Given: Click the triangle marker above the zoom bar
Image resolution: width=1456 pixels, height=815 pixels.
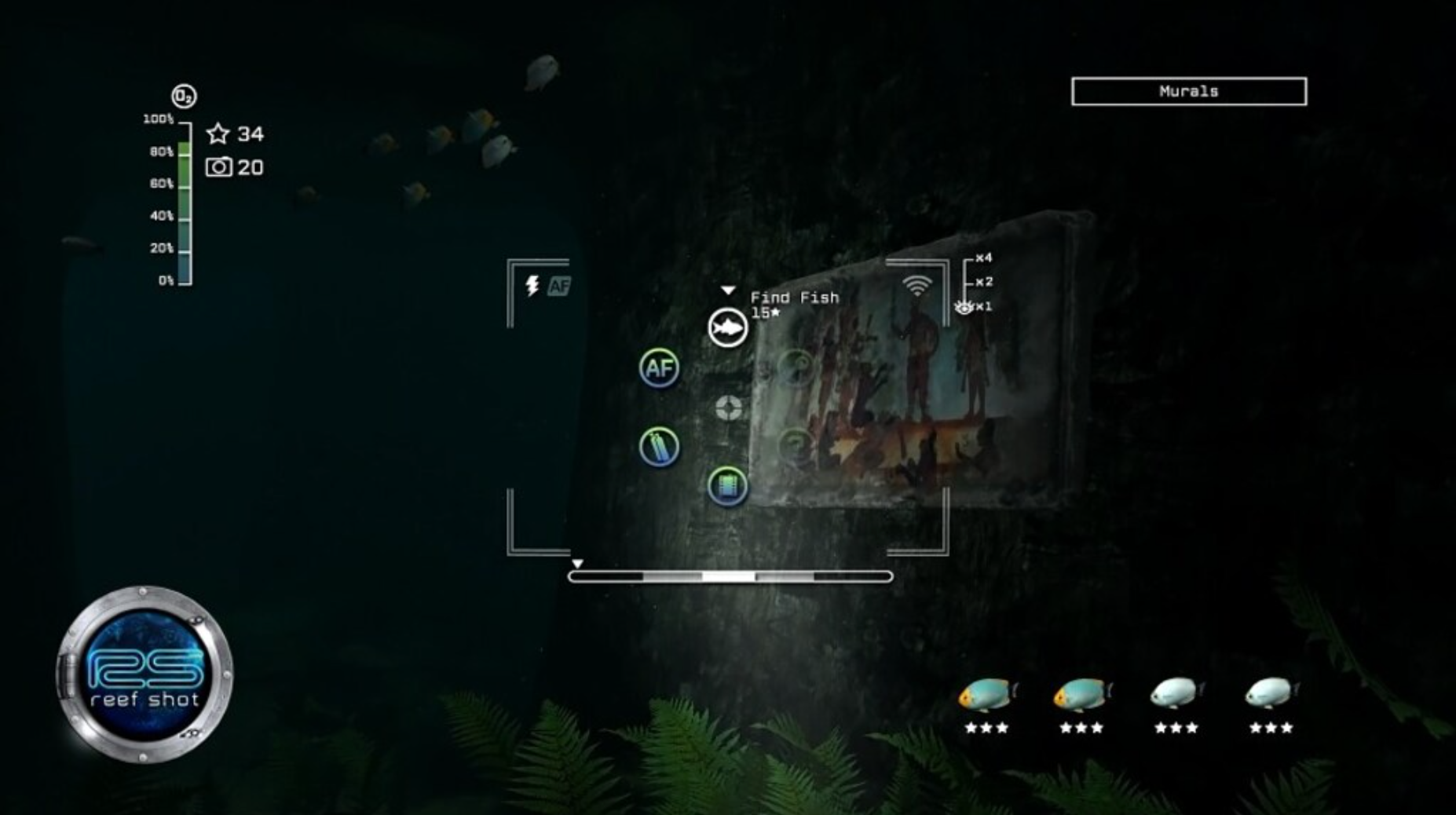Looking at the screenshot, I should [579, 562].
